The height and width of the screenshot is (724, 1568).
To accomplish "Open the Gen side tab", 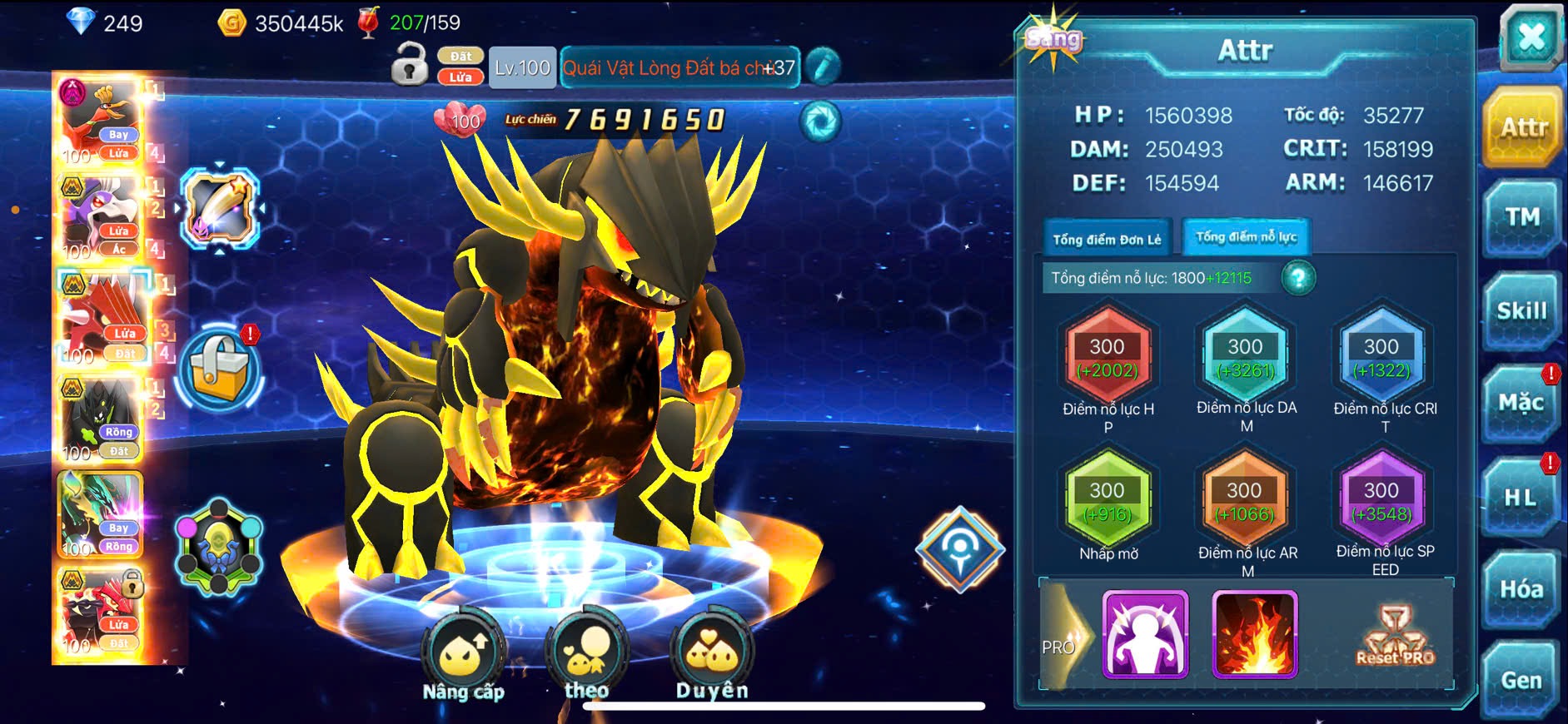I will point(1521,680).
